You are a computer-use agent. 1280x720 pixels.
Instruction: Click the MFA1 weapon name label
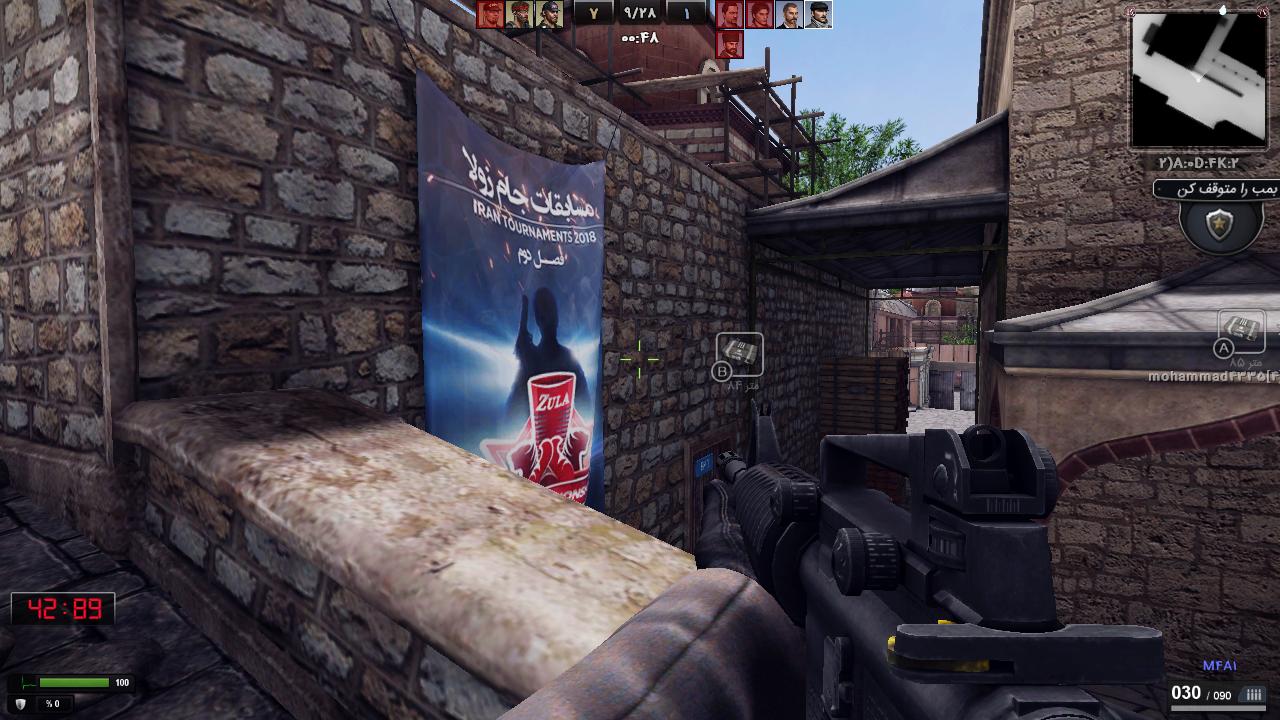coord(1220,663)
